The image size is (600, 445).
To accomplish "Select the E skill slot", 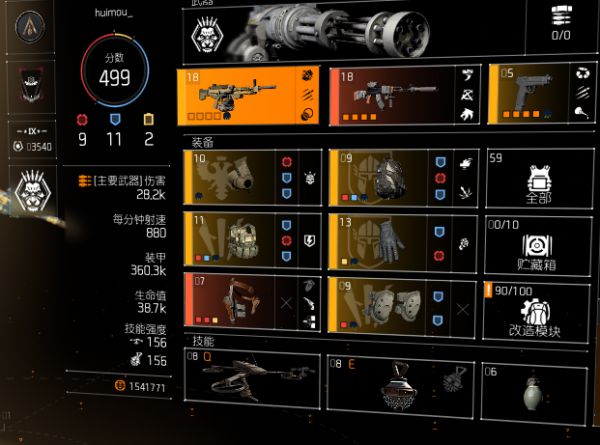I will (402, 381).
